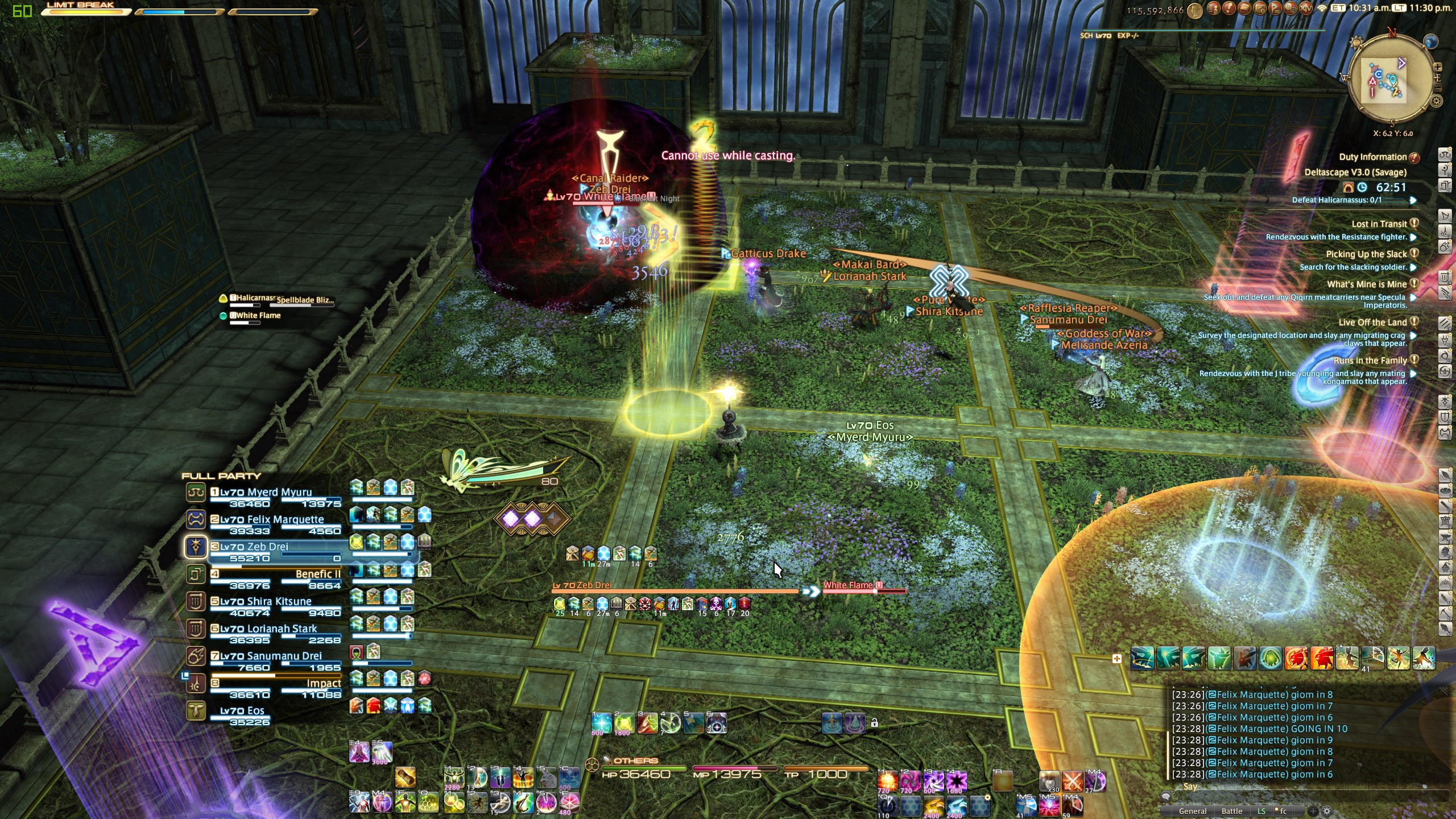Select the LS chat tab
The image size is (1456, 819).
(x=1261, y=811)
